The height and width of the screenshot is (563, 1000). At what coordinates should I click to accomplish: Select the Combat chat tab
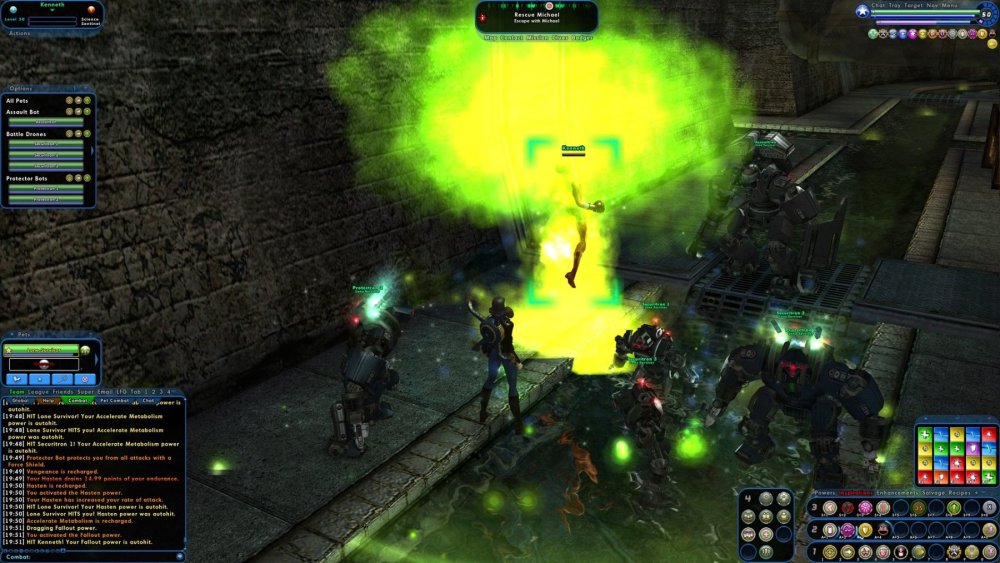pos(78,400)
